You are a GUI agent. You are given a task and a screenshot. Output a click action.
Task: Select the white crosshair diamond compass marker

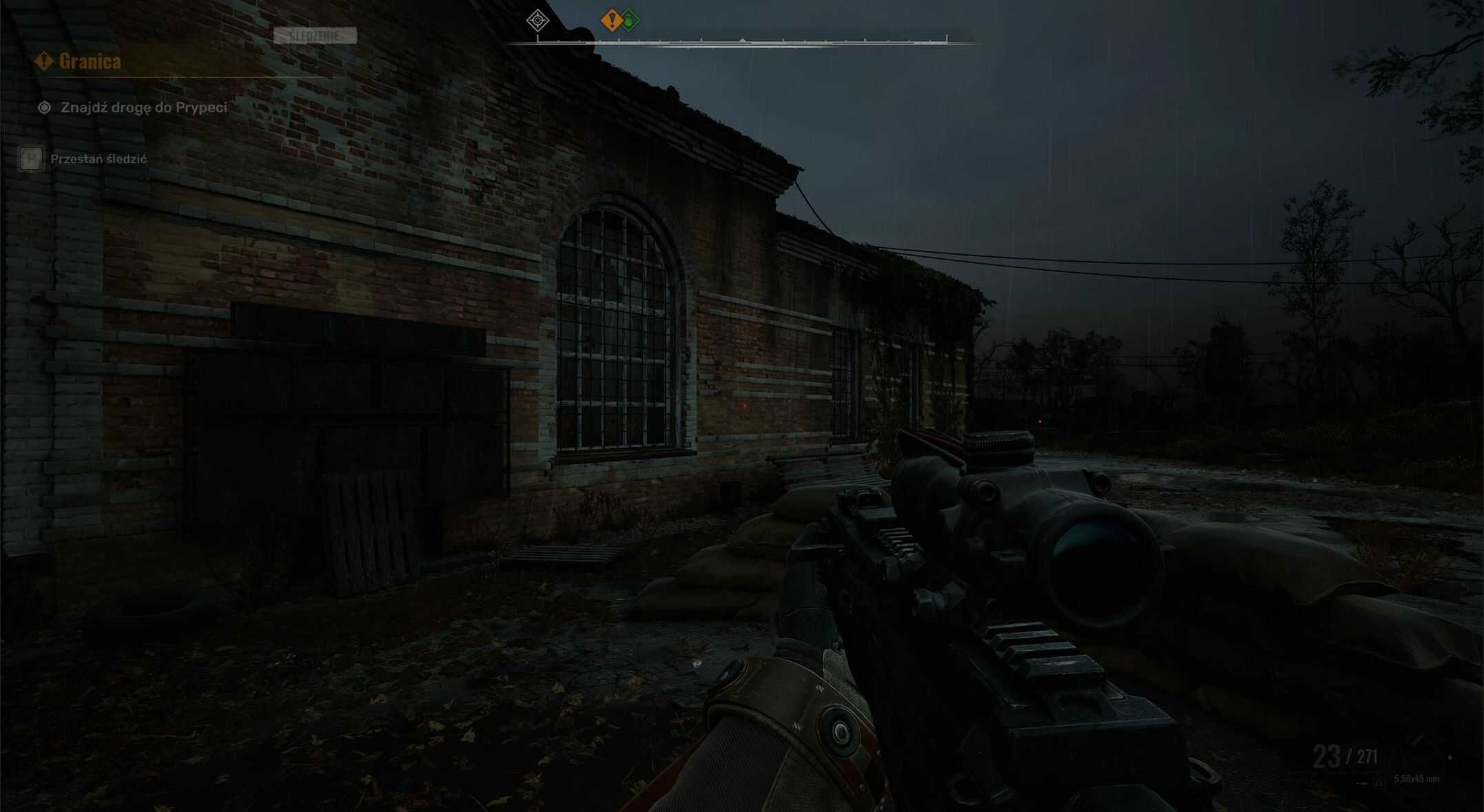(537, 20)
